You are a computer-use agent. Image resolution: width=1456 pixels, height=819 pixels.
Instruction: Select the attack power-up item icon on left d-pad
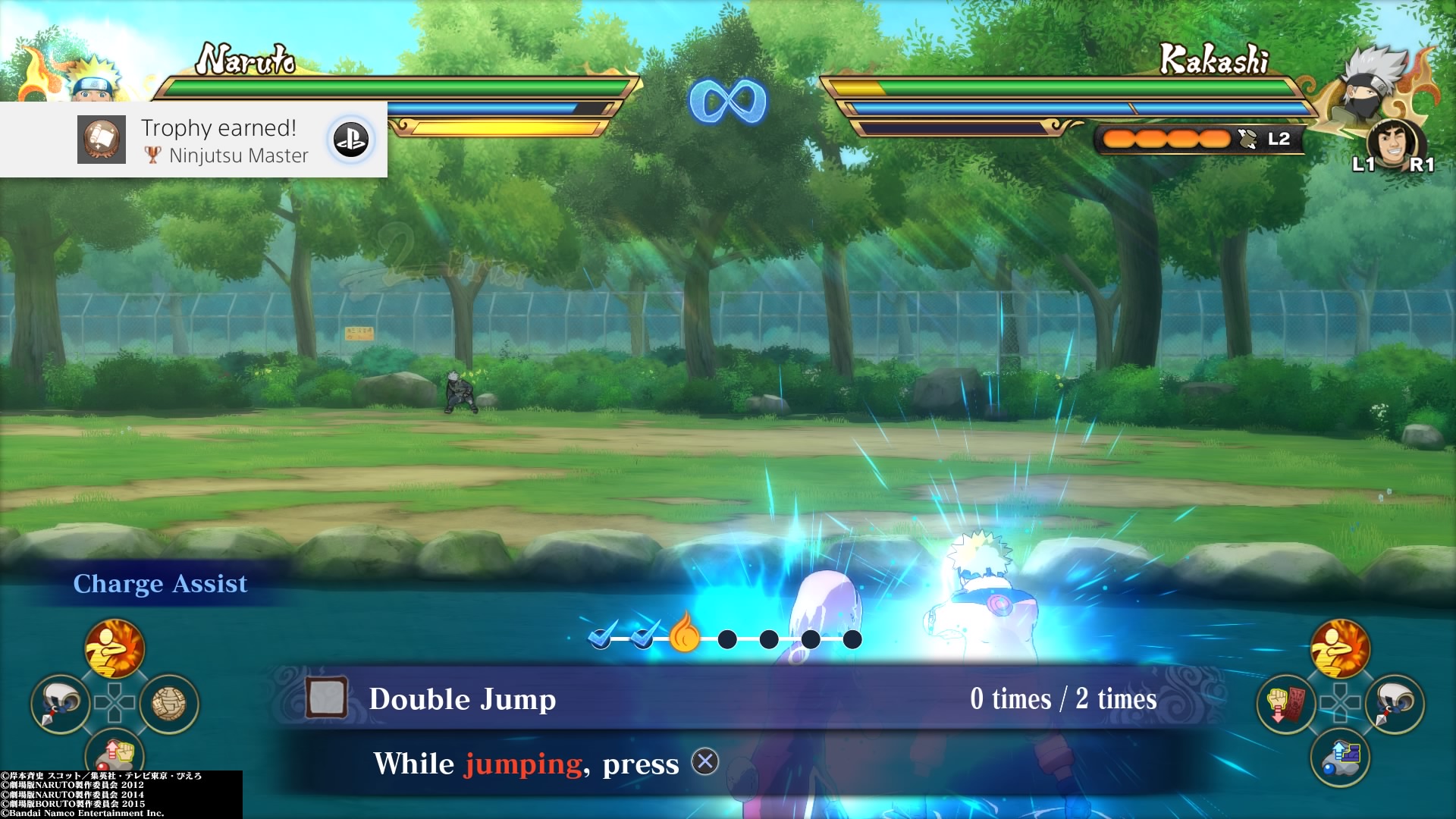click(x=114, y=649)
